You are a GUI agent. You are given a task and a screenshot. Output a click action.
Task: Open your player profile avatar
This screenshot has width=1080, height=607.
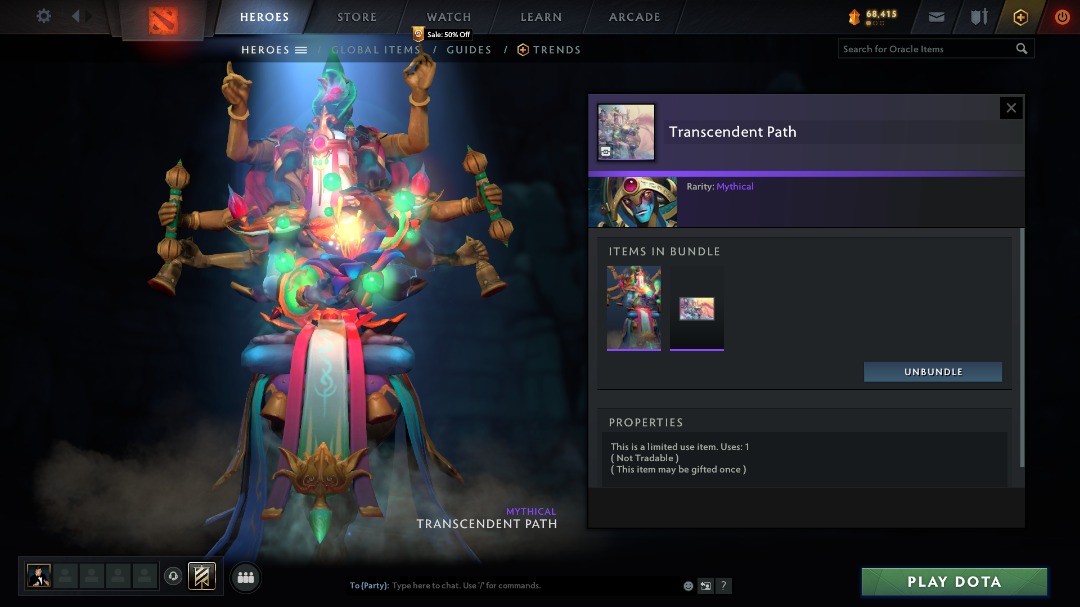(x=39, y=576)
